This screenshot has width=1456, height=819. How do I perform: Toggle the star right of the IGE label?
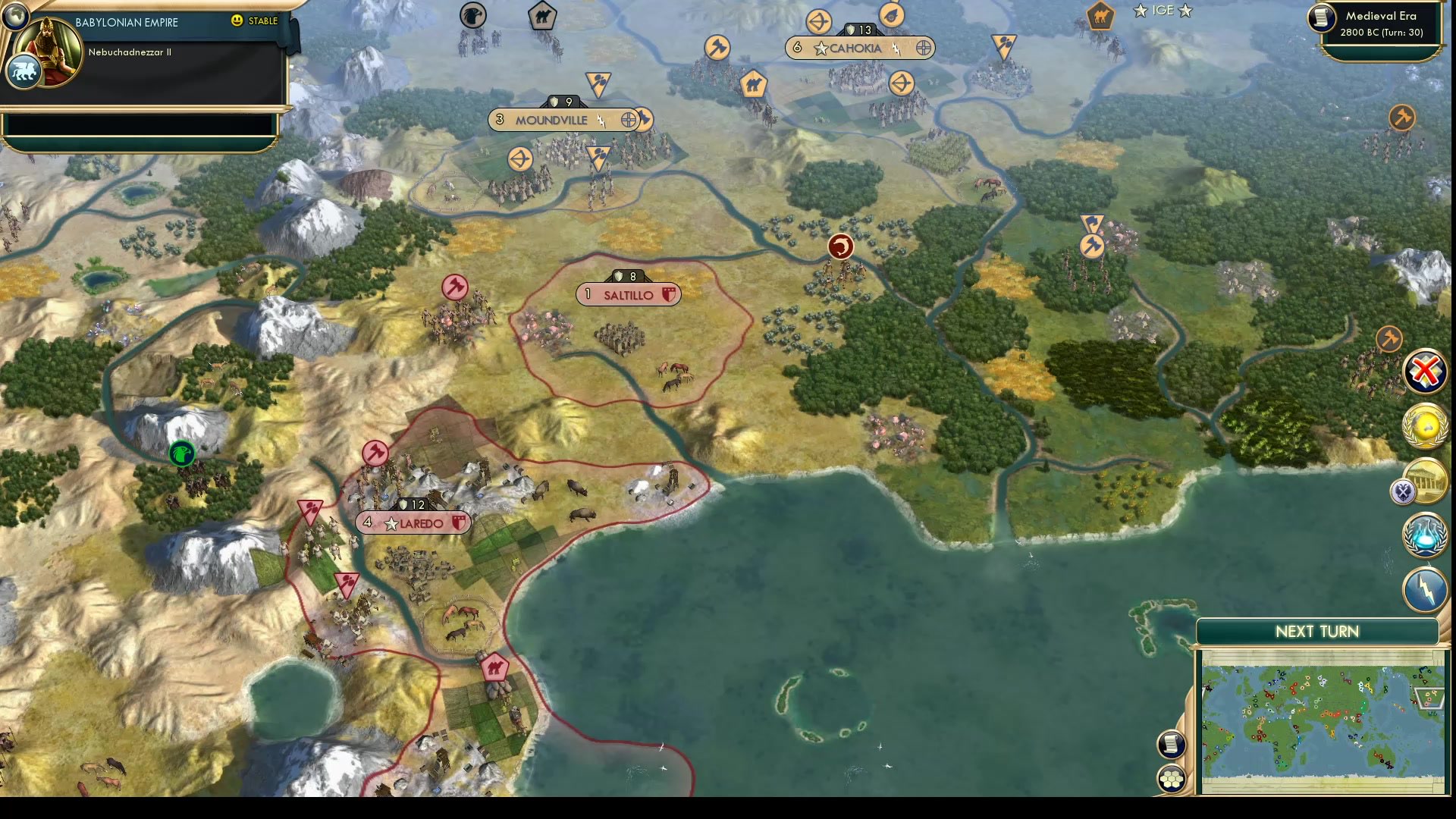(1185, 11)
